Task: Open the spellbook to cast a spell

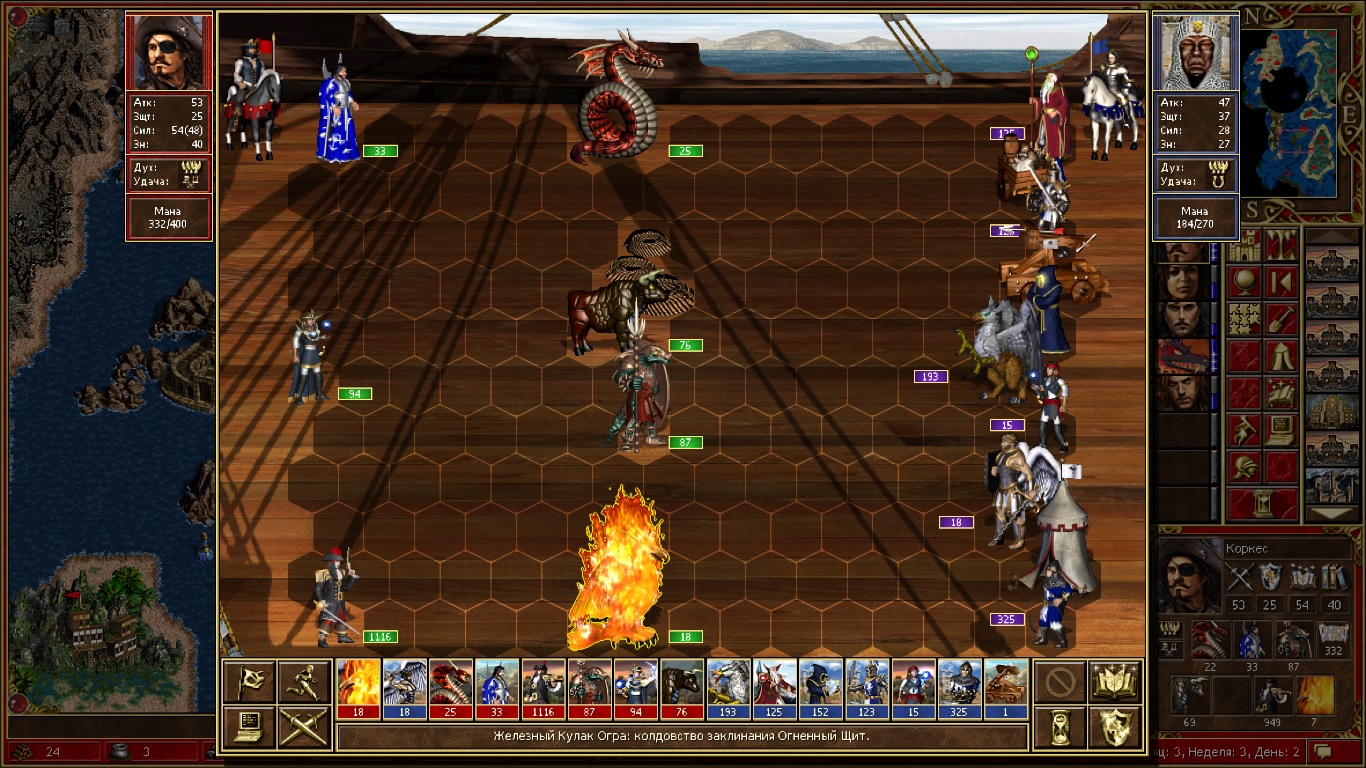Action: (x=1115, y=681)
